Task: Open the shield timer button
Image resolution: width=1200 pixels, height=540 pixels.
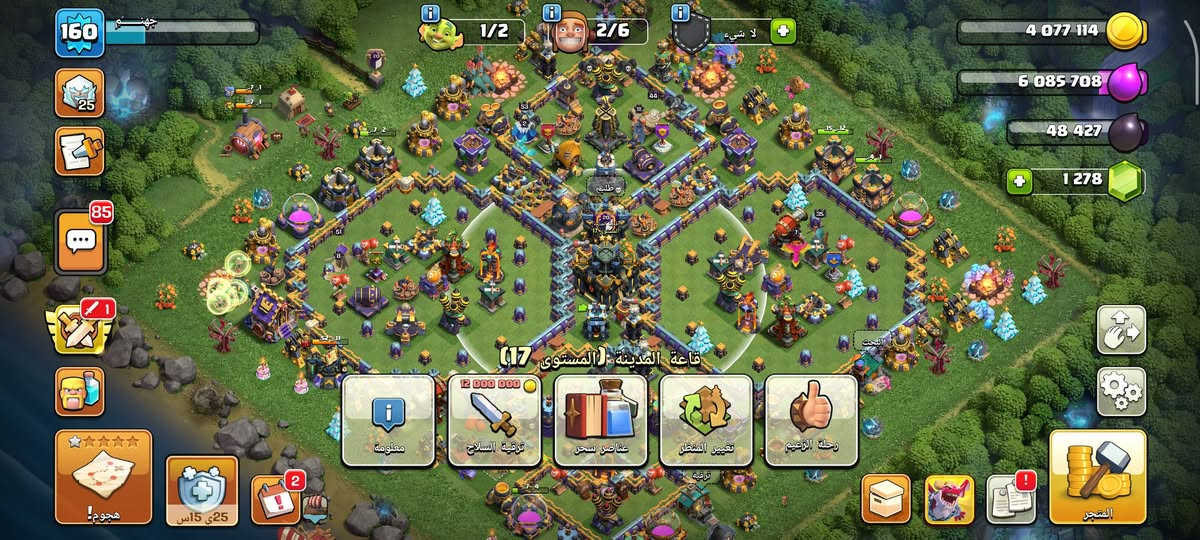Action: (x=201, y=490)
